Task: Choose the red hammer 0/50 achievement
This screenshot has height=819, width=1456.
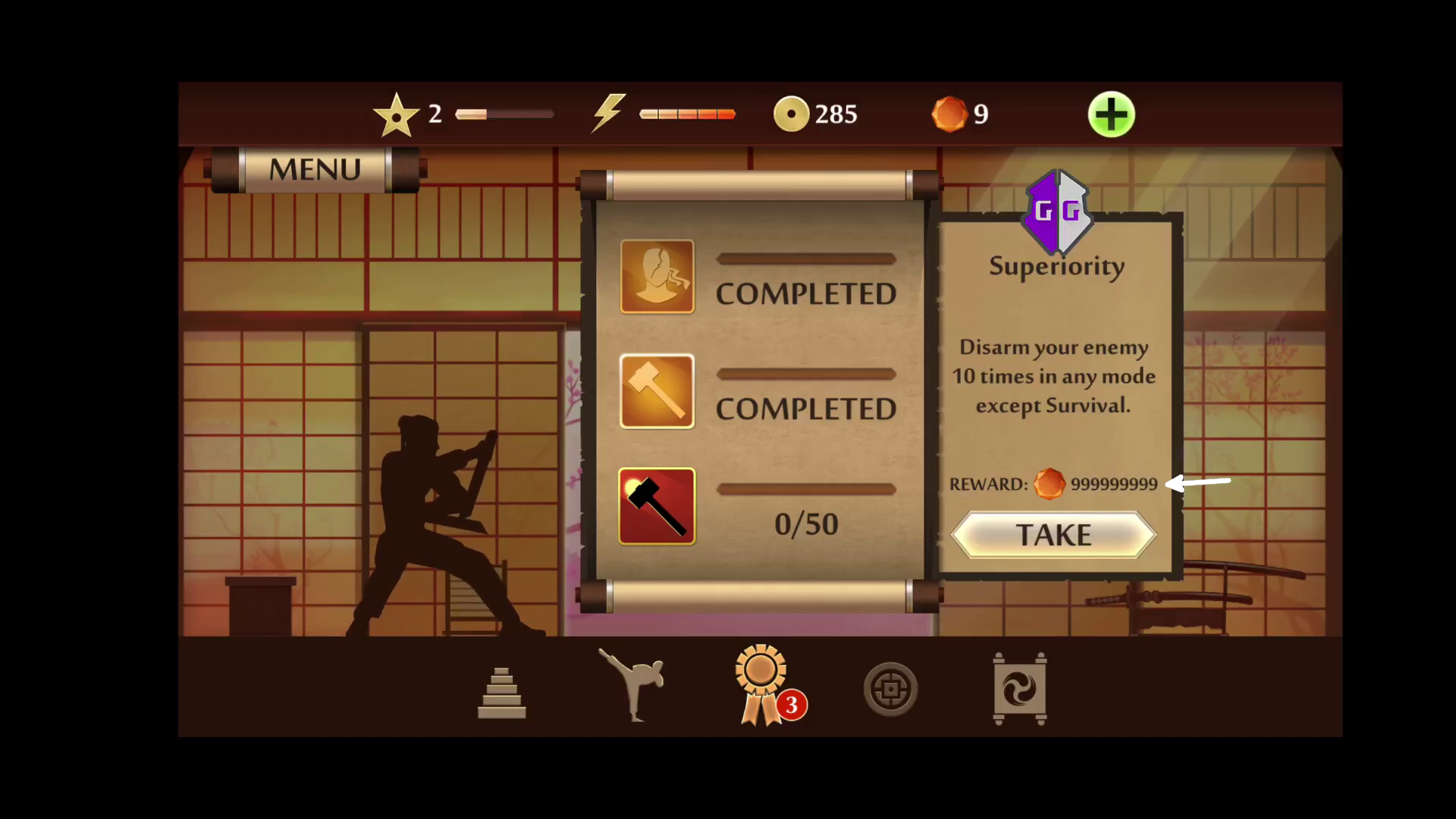Action: (x=657, y=506)
